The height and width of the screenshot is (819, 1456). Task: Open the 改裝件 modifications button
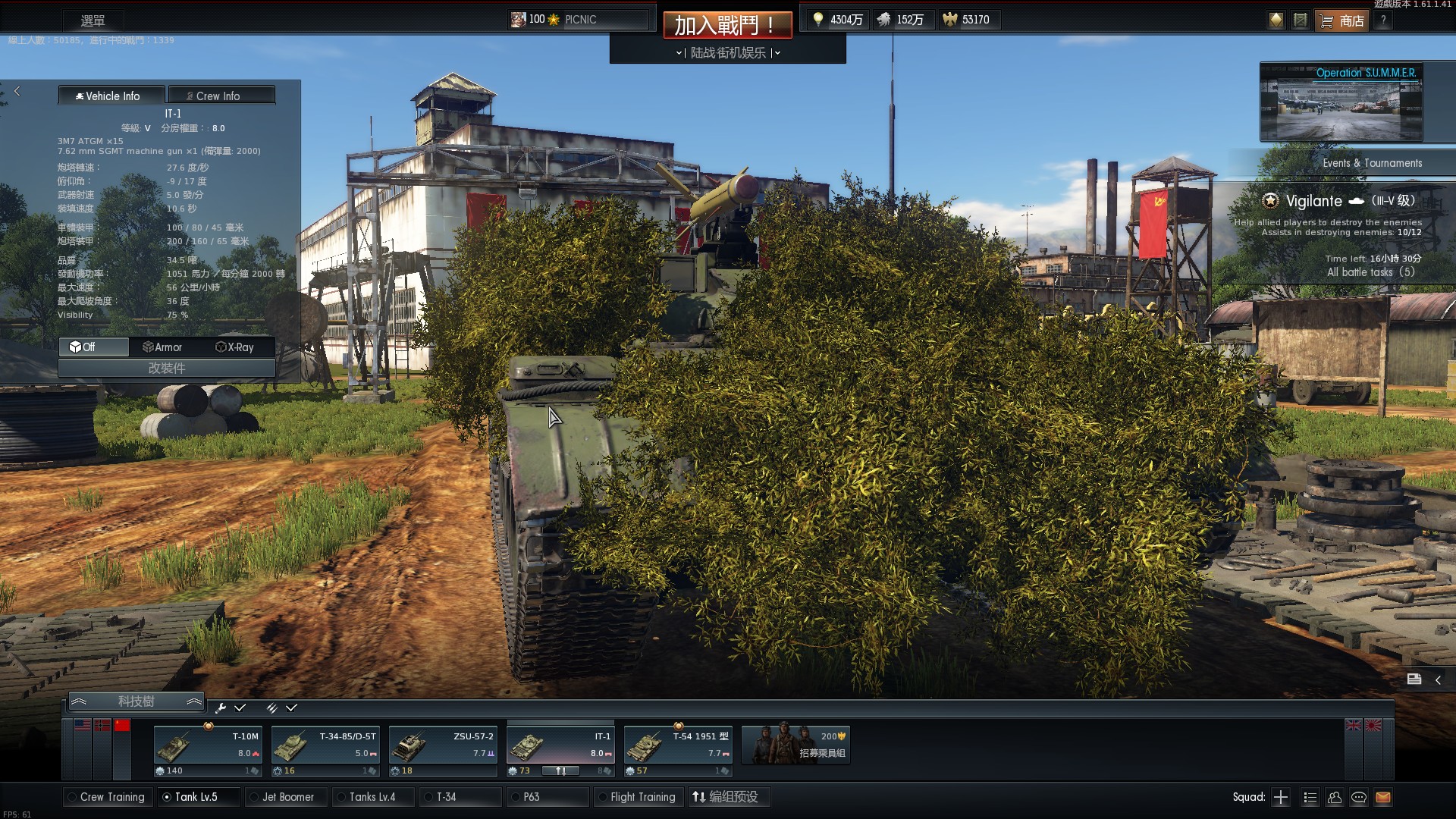click(166, 368)
